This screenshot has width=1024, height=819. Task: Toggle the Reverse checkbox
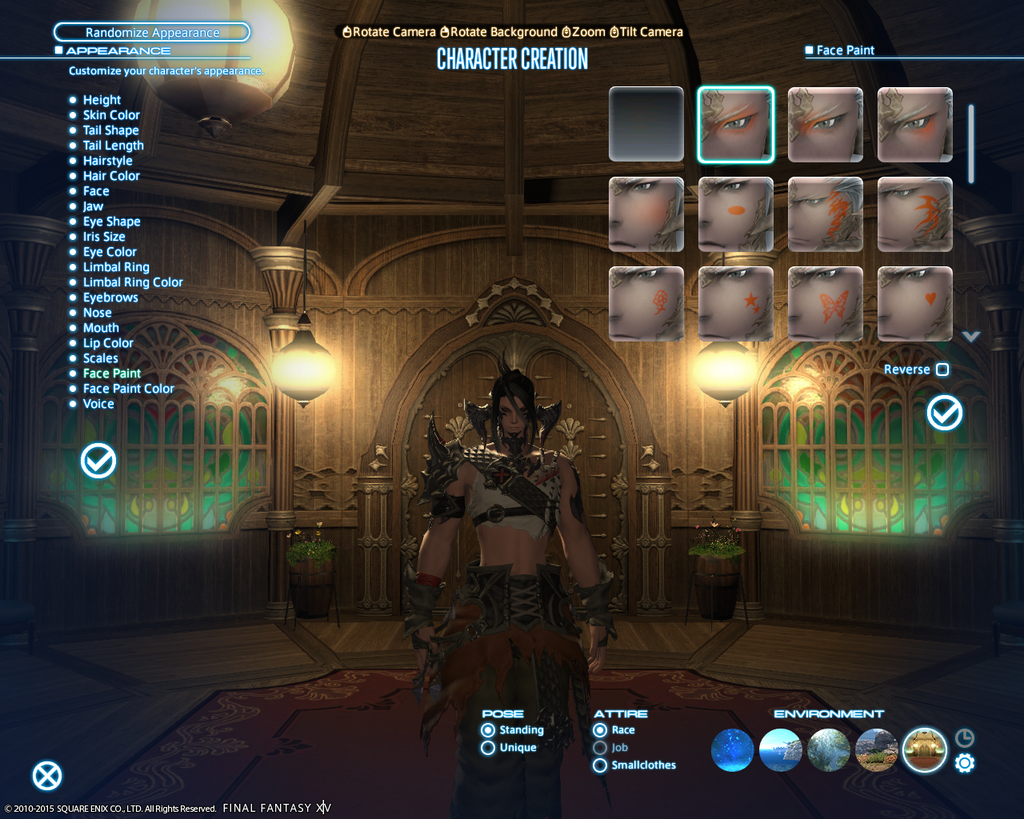(942, 370)
